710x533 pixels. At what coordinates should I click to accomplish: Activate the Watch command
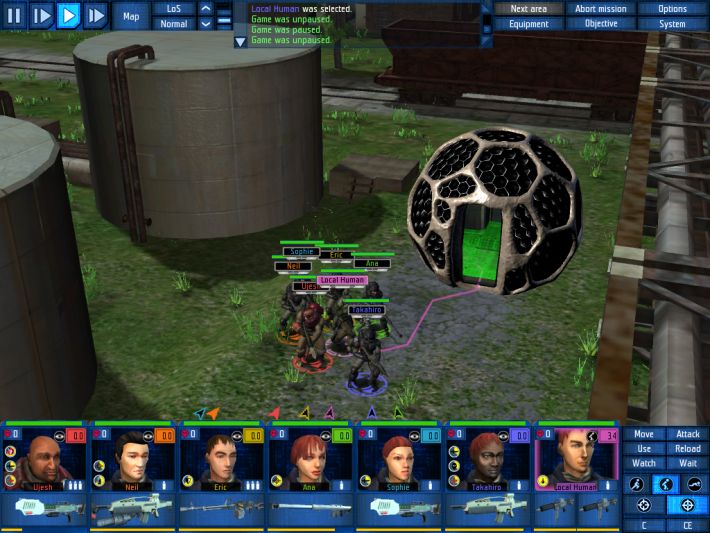coord(644,463)
